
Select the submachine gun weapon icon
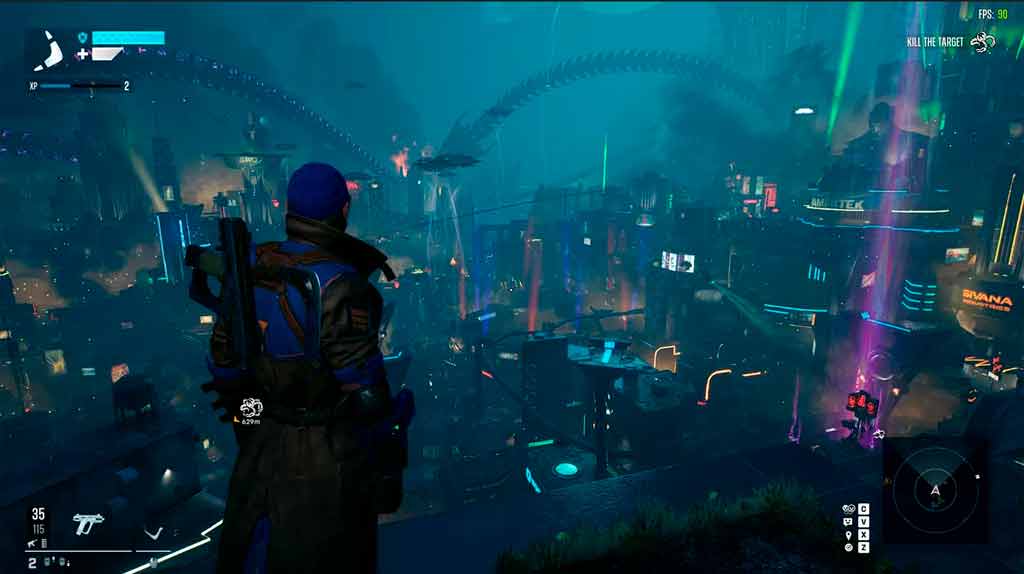88,523
